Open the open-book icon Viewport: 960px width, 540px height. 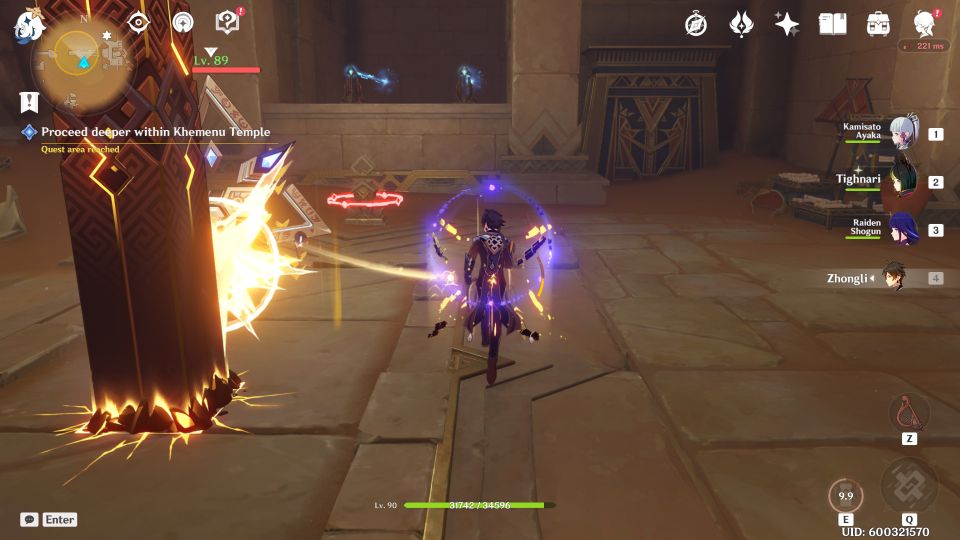coord(832,24)
